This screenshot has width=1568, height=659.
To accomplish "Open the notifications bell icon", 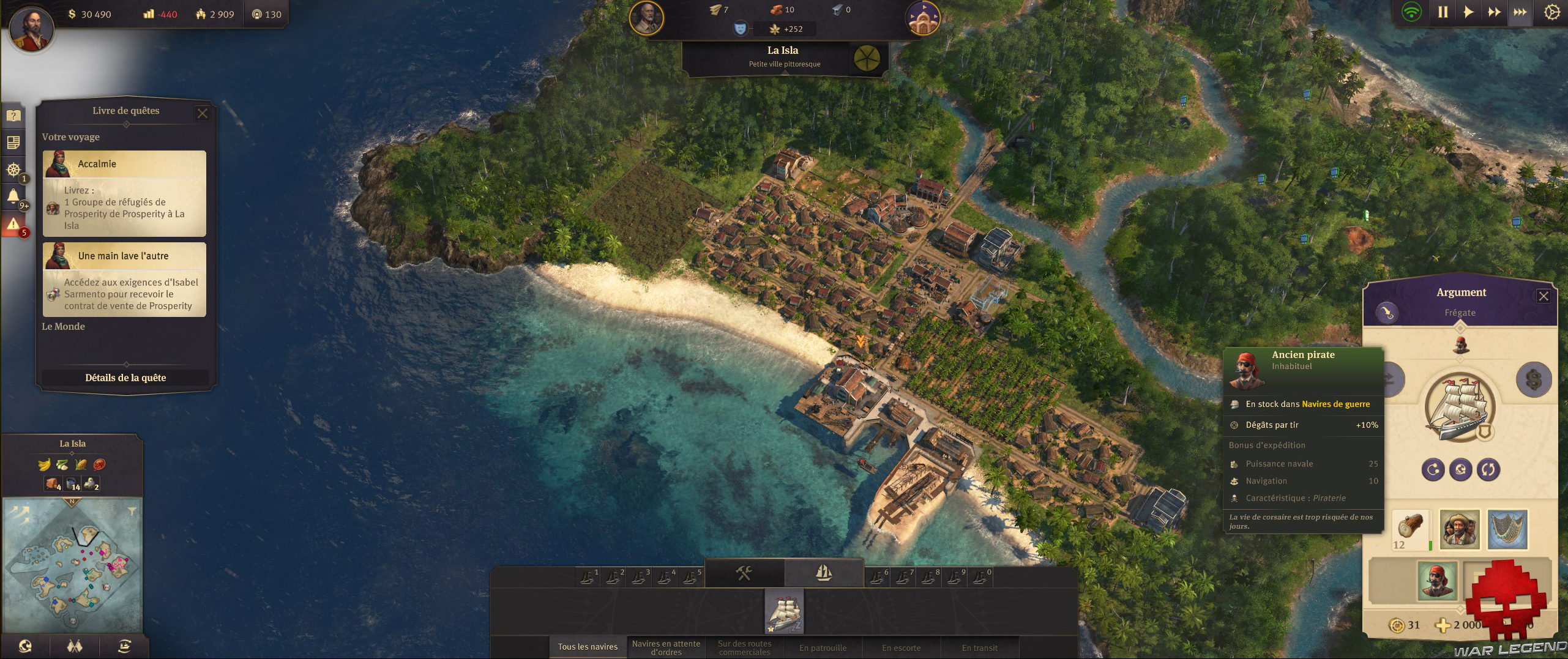I will [x=13, y=197].
